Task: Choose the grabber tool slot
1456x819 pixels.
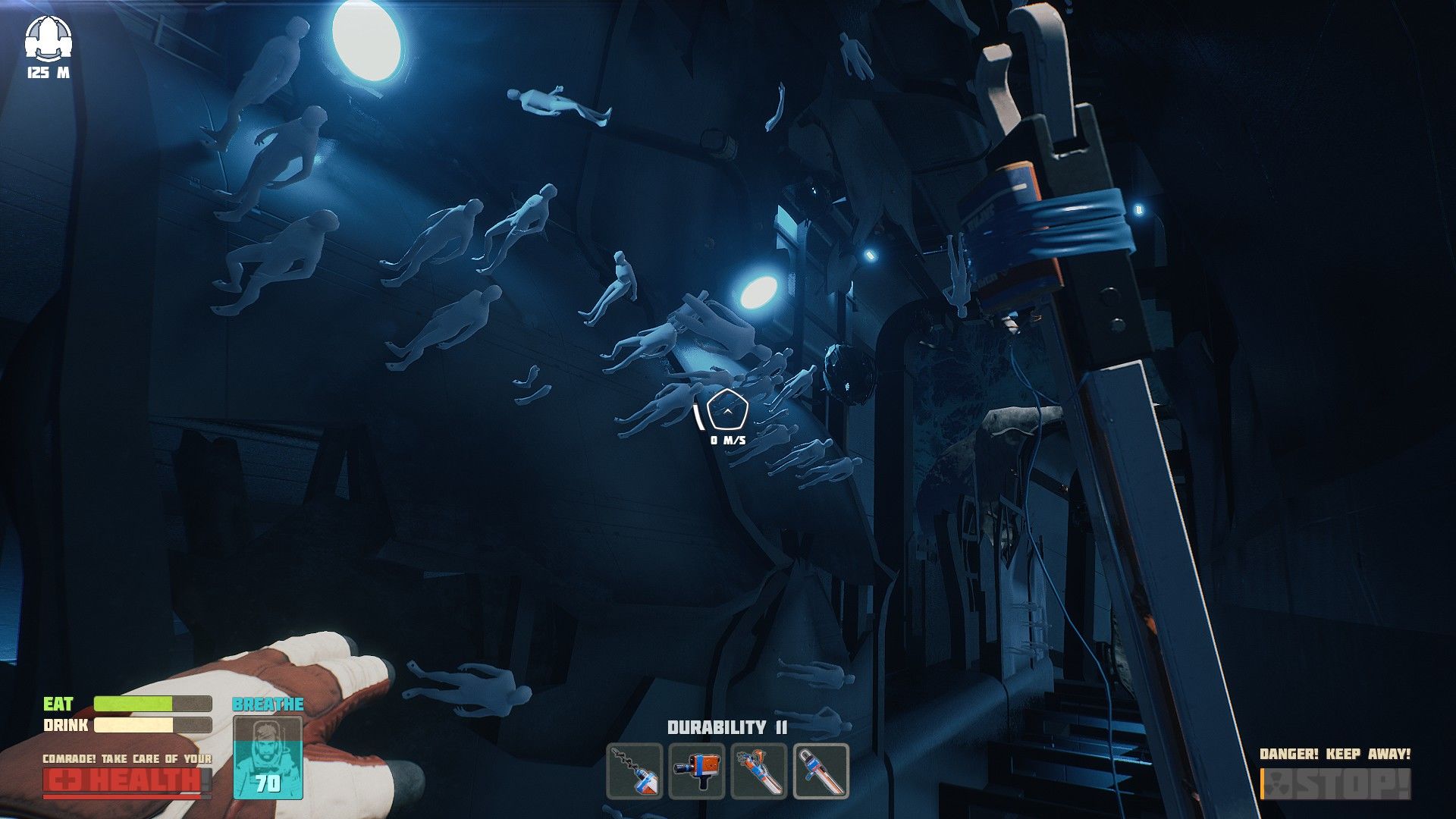Action: click(759, 771)
